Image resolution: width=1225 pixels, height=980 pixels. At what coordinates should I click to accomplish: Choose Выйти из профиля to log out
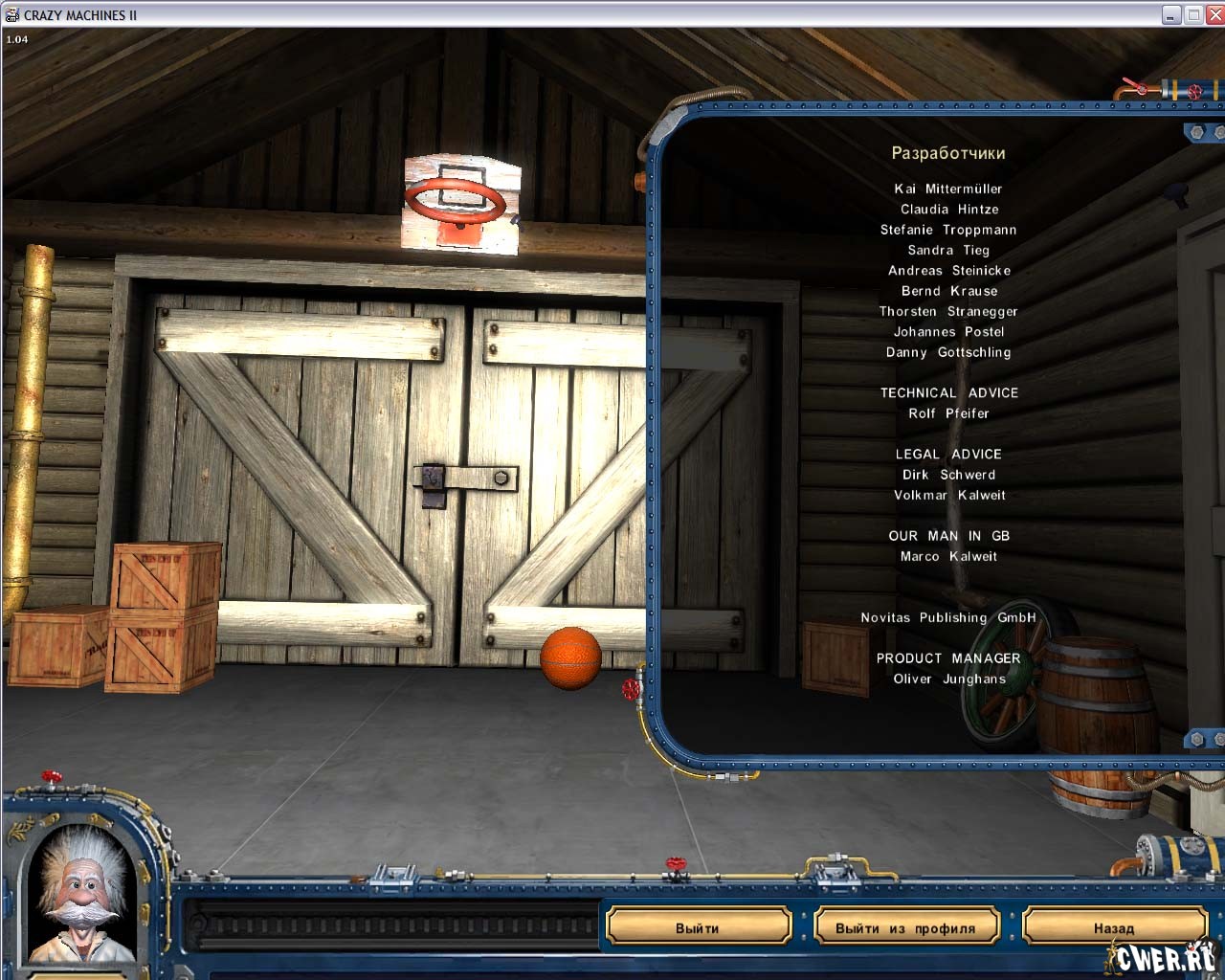905,927
